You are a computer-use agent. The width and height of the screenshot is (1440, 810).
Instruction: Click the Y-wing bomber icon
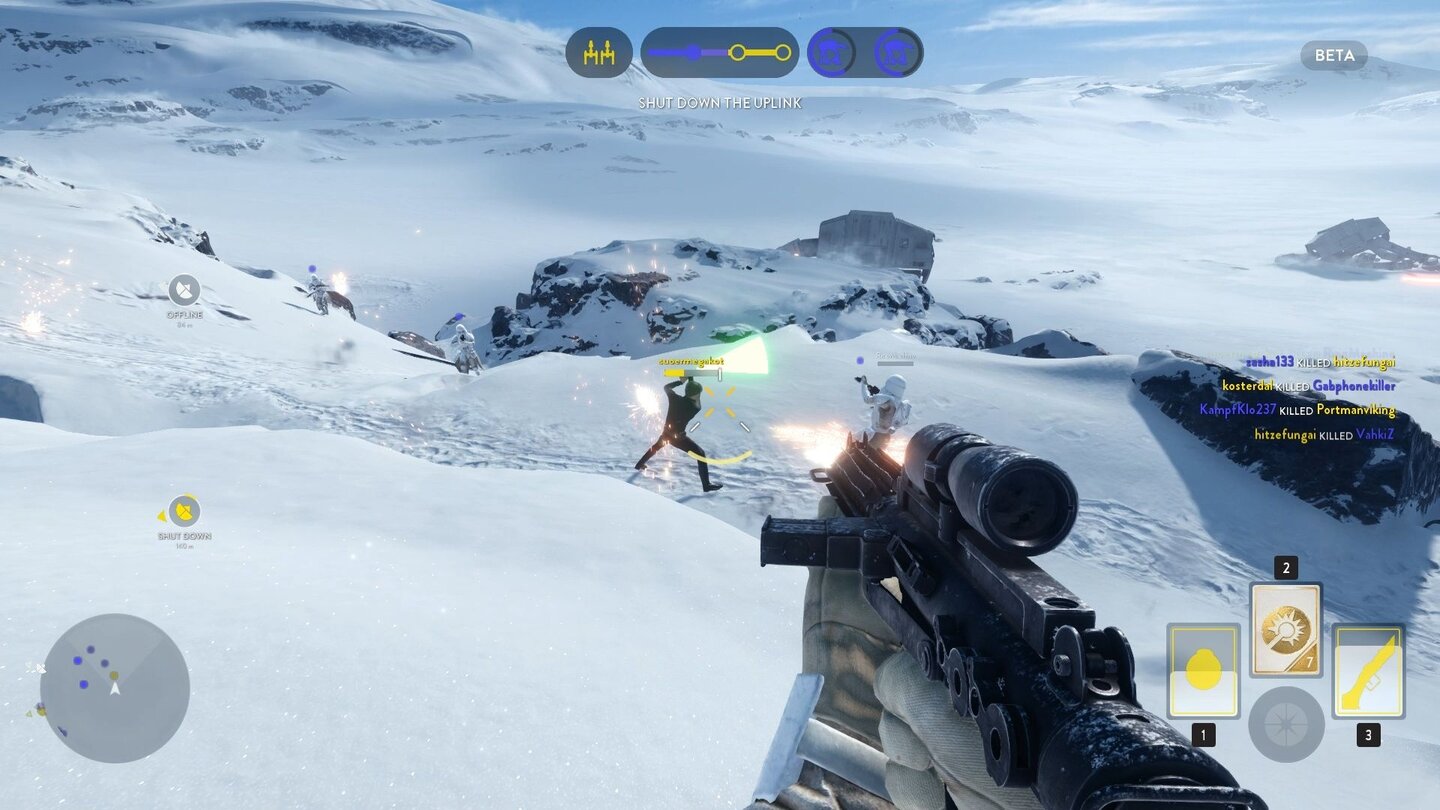[599, 53]
